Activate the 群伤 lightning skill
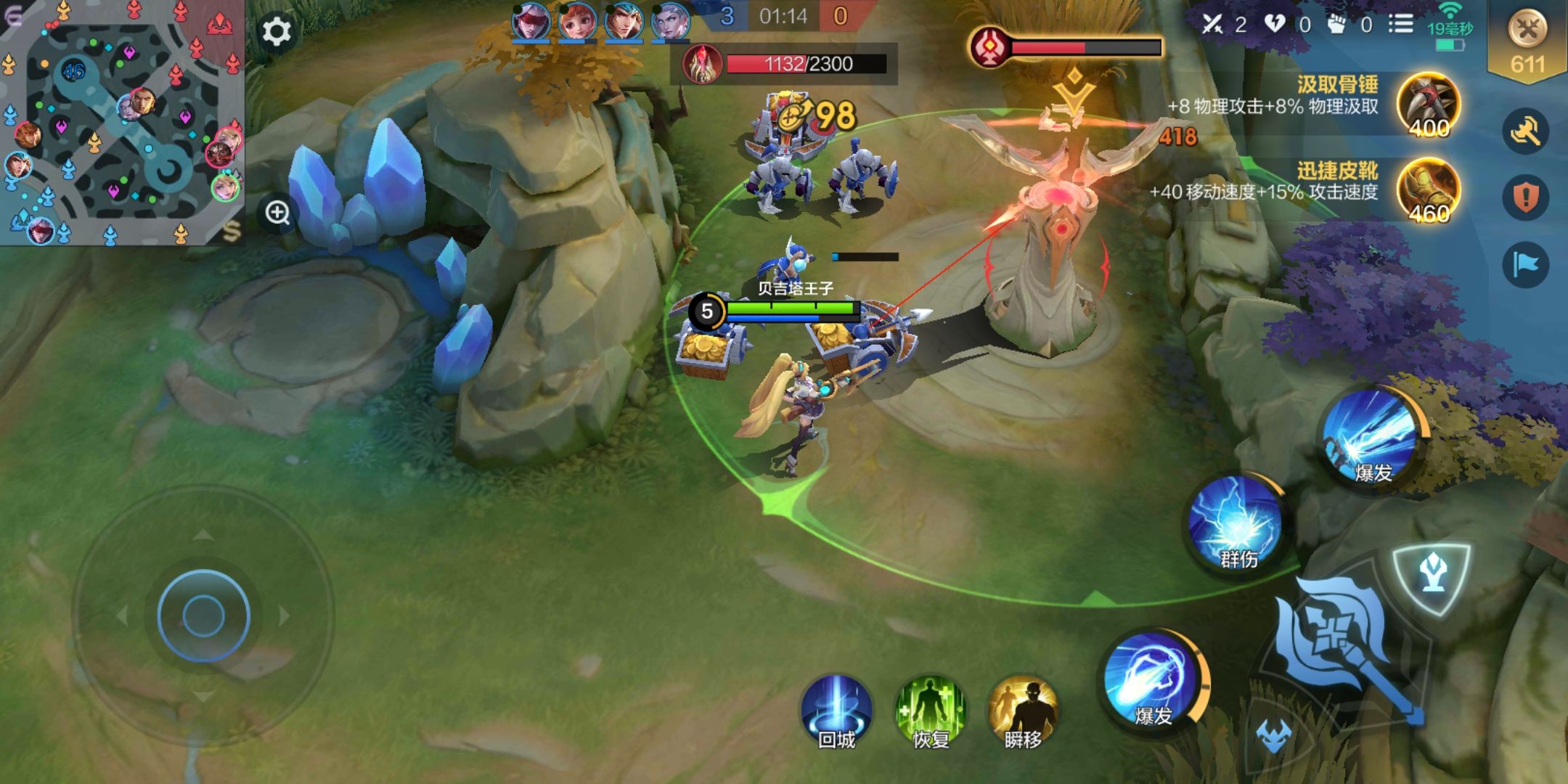 point(1238,523)
